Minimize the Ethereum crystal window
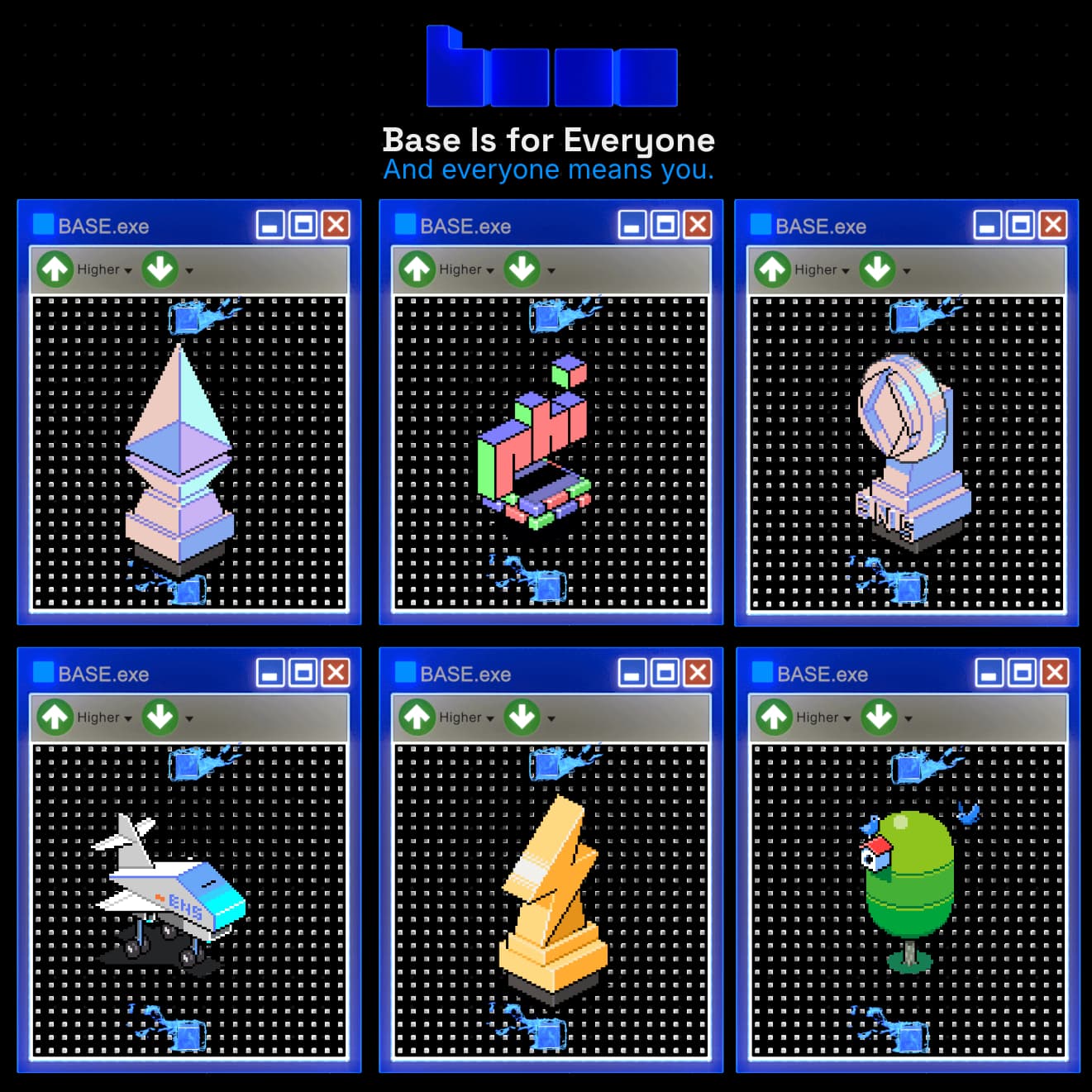The width and height of the screenshot is (1092, 1092). (x=270, y=225)
